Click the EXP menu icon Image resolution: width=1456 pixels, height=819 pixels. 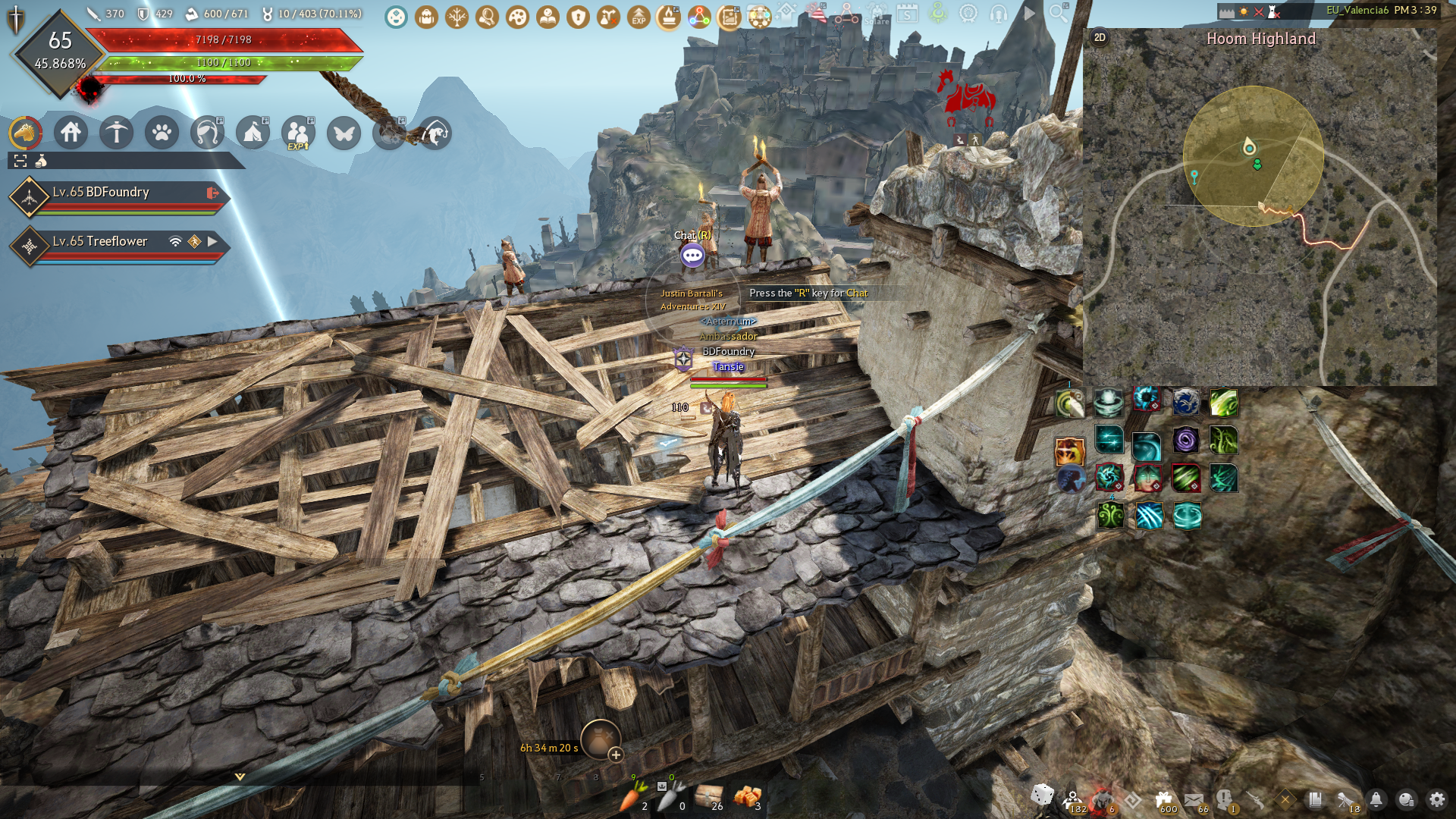639,17
